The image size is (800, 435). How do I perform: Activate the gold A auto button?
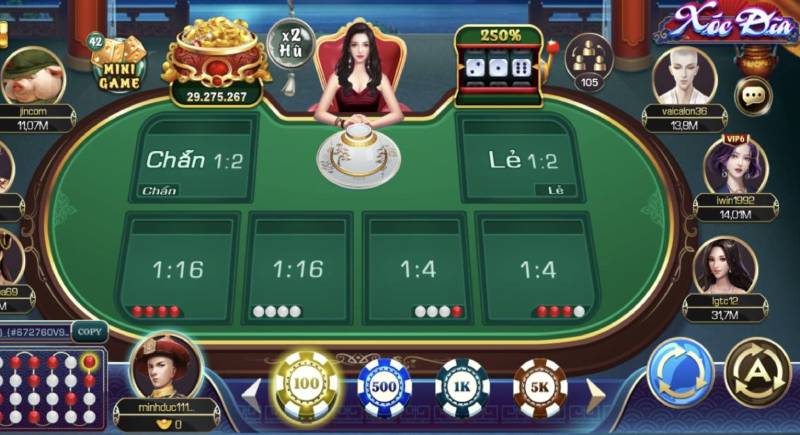(757, 373)
